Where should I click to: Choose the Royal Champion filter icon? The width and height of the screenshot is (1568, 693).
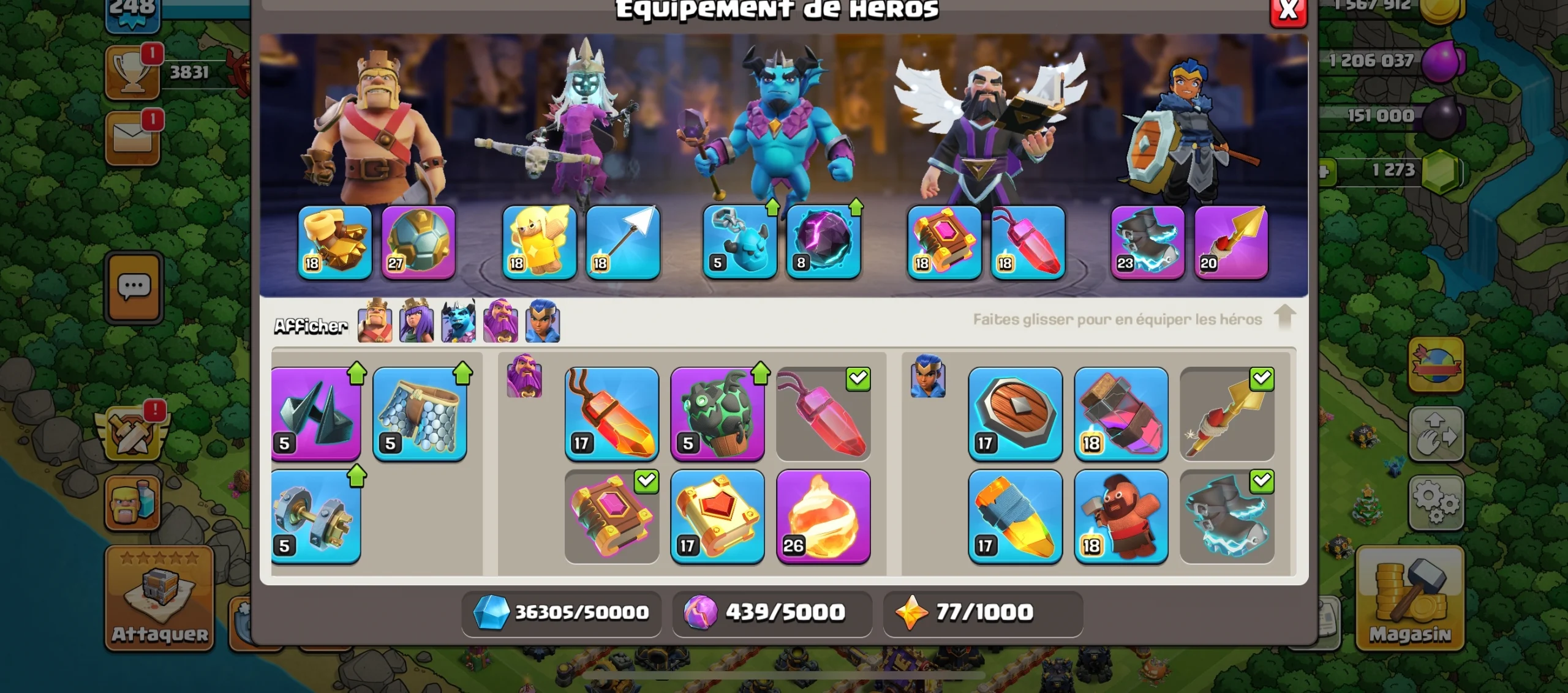point(543,322)
